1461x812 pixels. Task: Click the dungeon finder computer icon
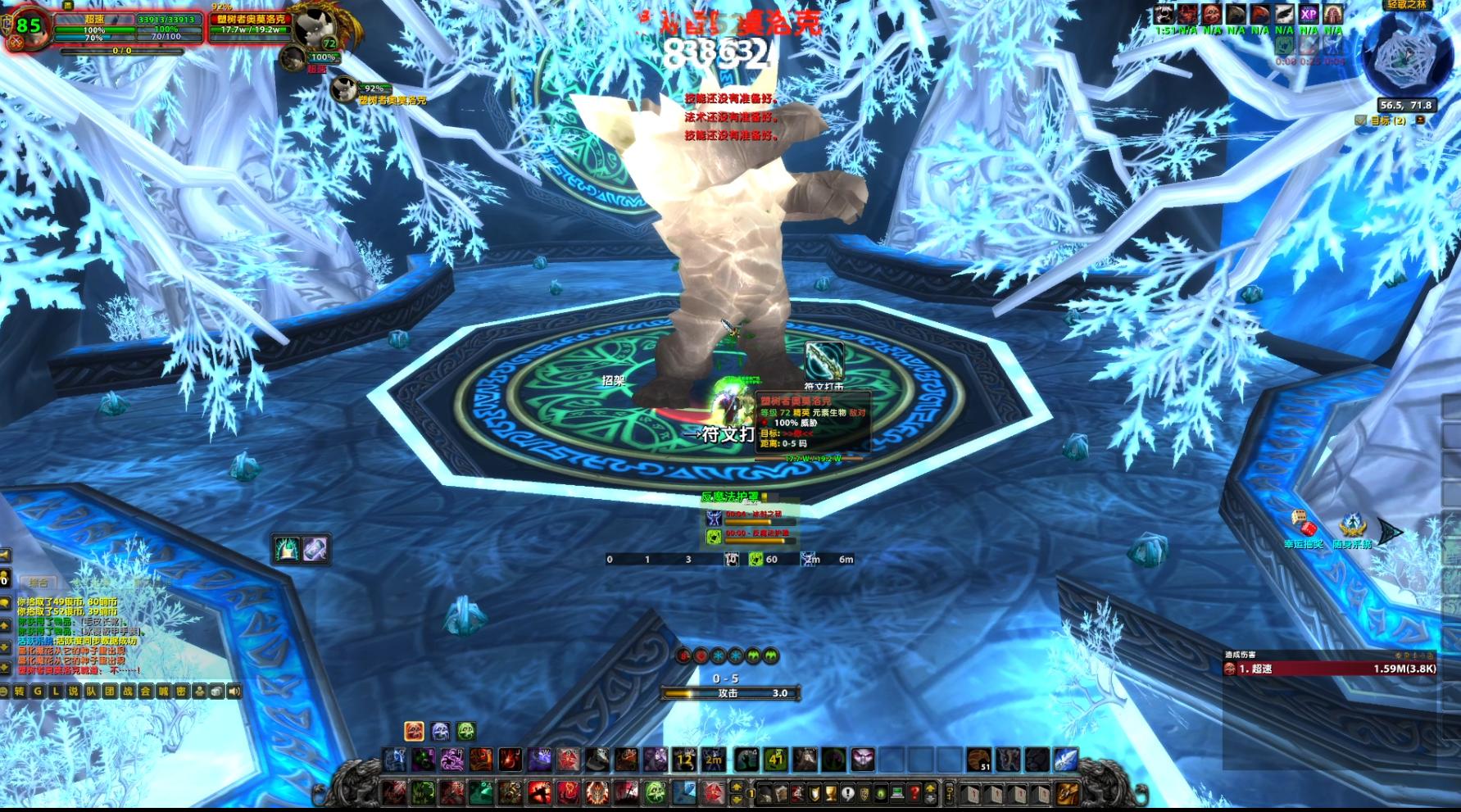[897, 794]
